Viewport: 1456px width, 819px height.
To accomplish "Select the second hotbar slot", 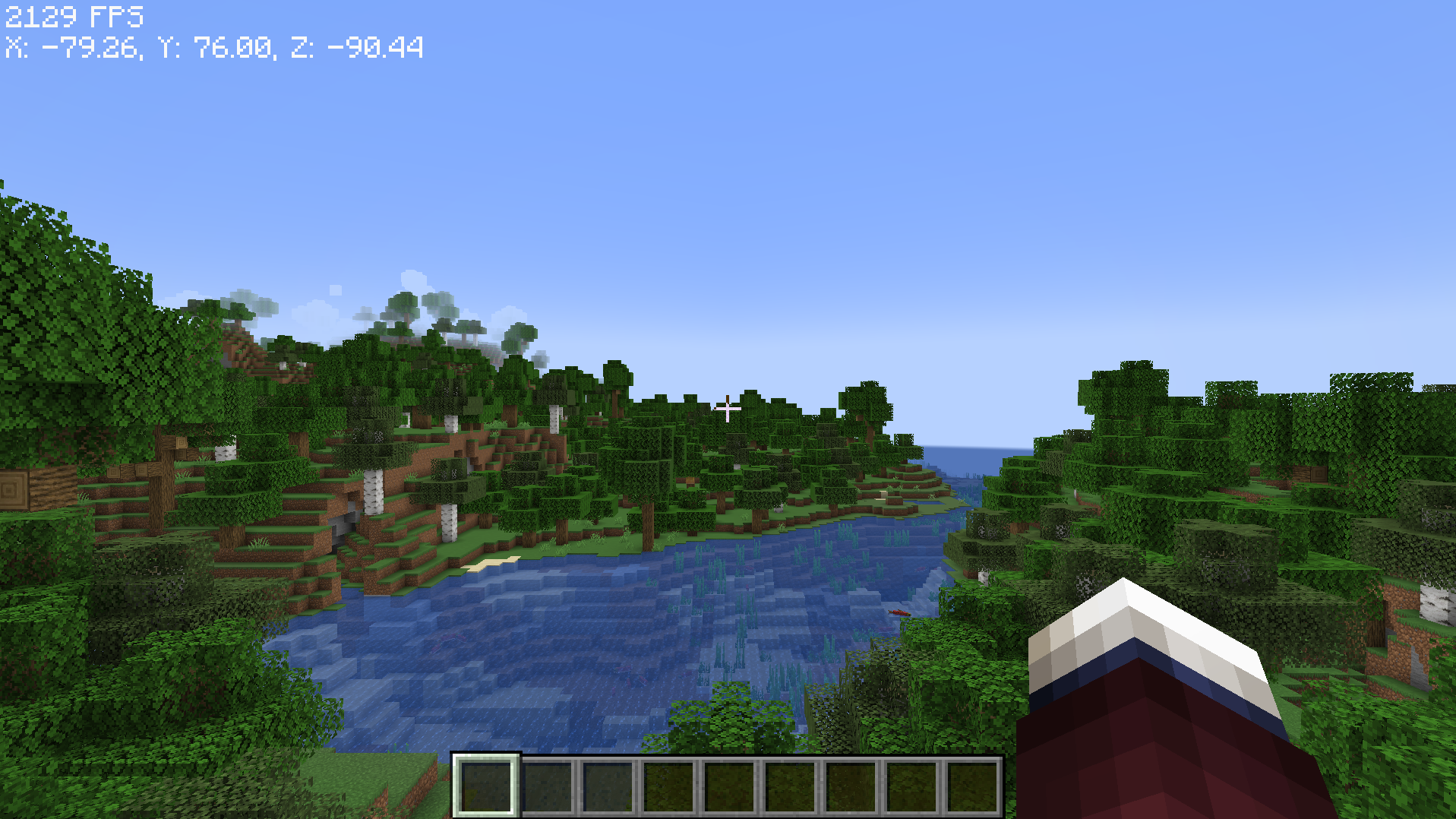I will click(547, 783).
